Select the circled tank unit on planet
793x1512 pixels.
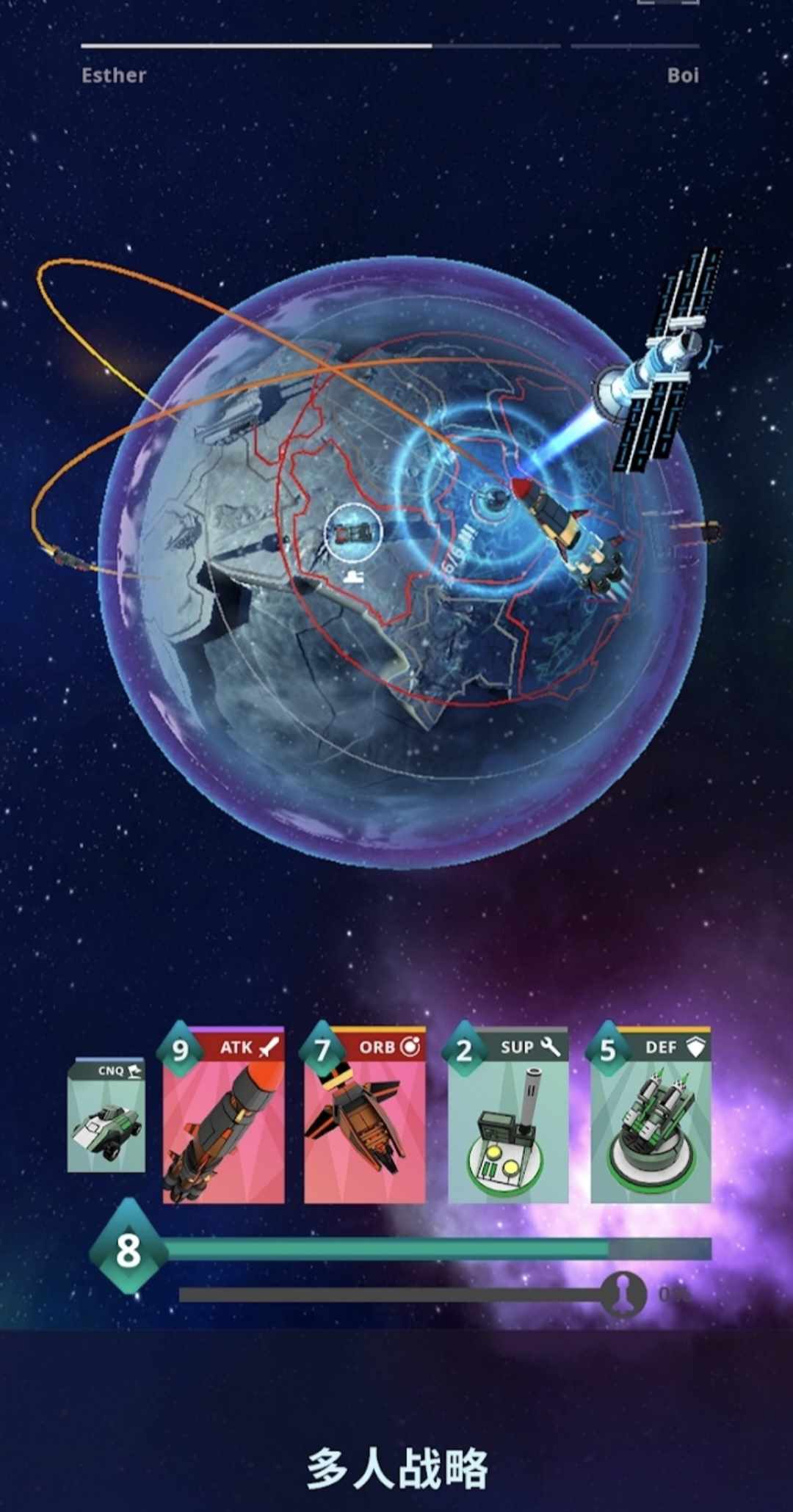(x=353, y=532)
